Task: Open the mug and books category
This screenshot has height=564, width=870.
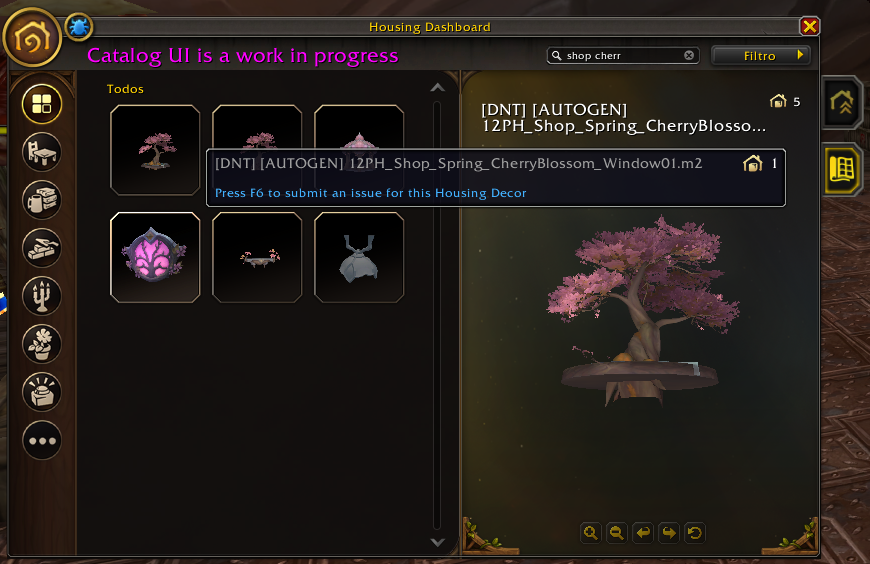Action: (42, 200)
